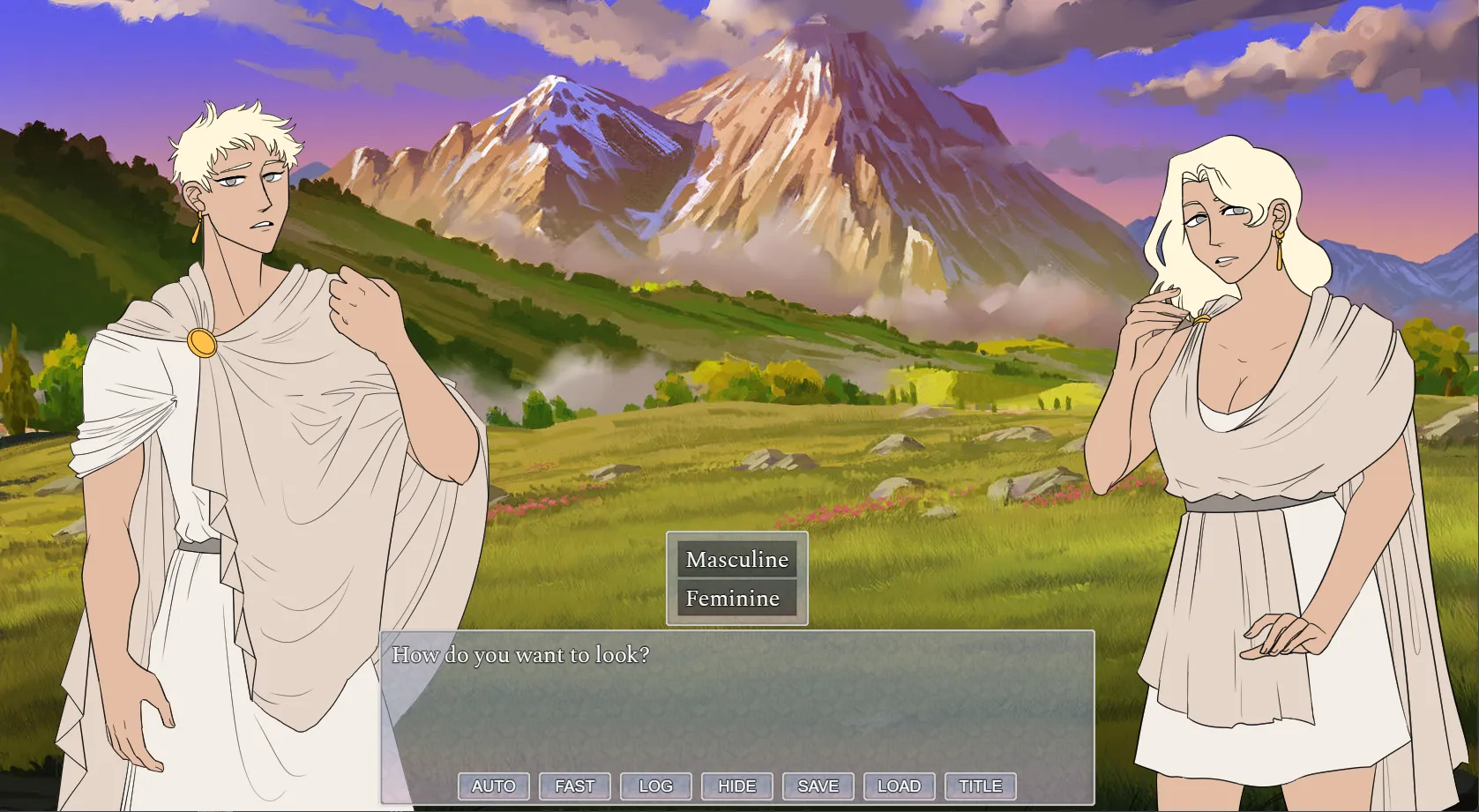Viewport: 1479px width, 812px height.
Task: Click the gold brooch on the male toga
Action: tap(201, 344)
